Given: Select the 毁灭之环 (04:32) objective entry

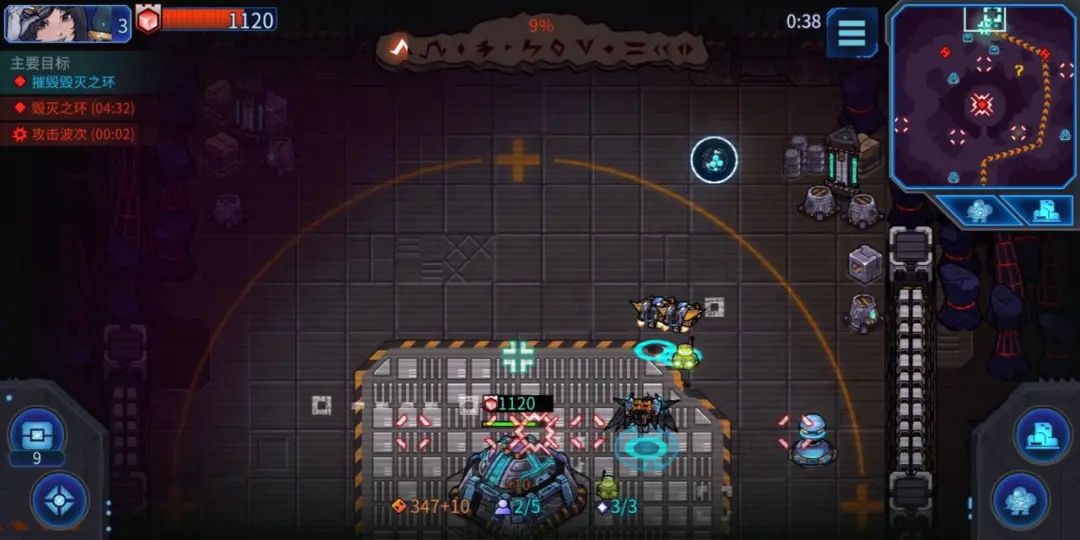Looking at the screenshot, I should click(x=81, y=108).
